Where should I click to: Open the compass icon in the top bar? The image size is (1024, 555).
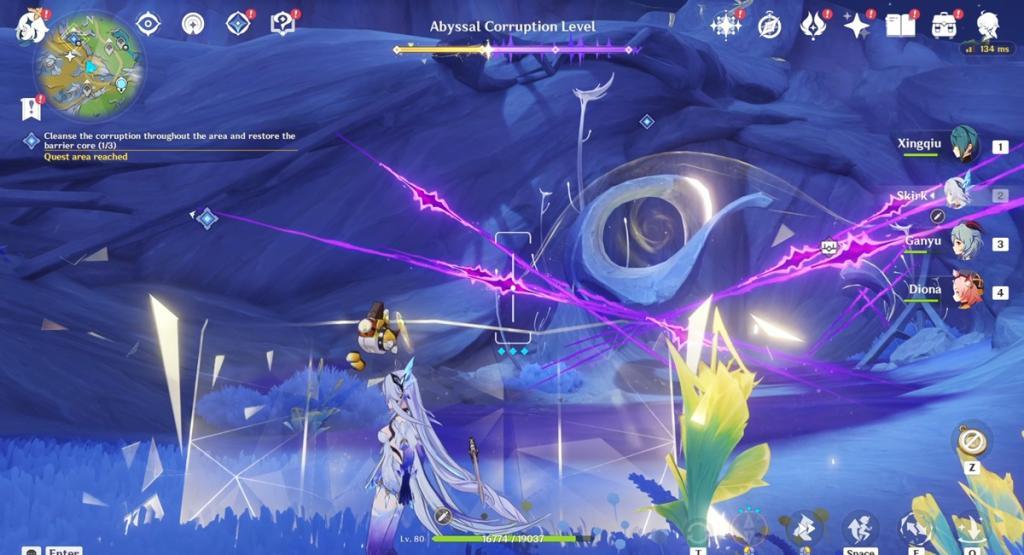[769, 25]
